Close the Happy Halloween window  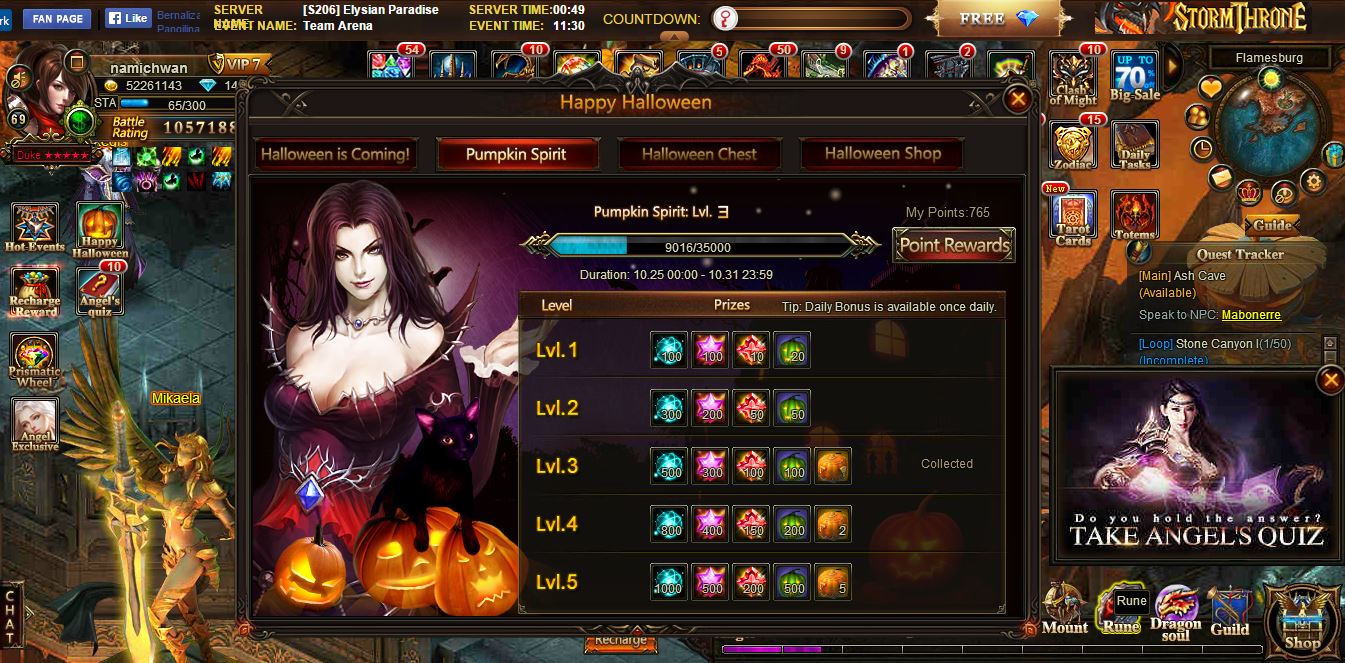click(x=1018, y=98)
